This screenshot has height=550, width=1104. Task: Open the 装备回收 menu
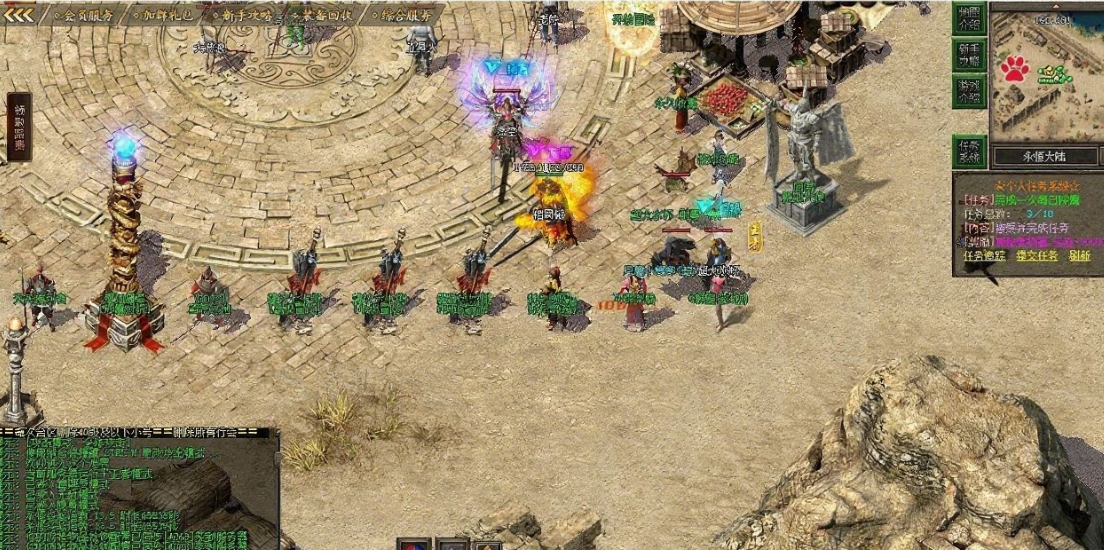[324, 15]
